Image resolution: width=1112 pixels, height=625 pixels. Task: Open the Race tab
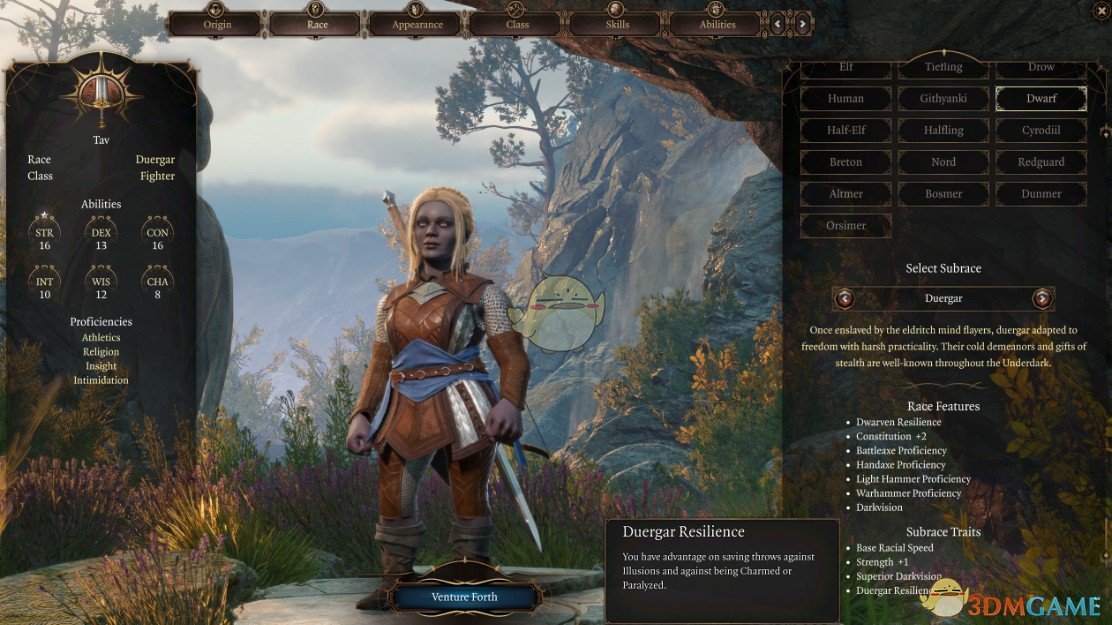point(317,24)
